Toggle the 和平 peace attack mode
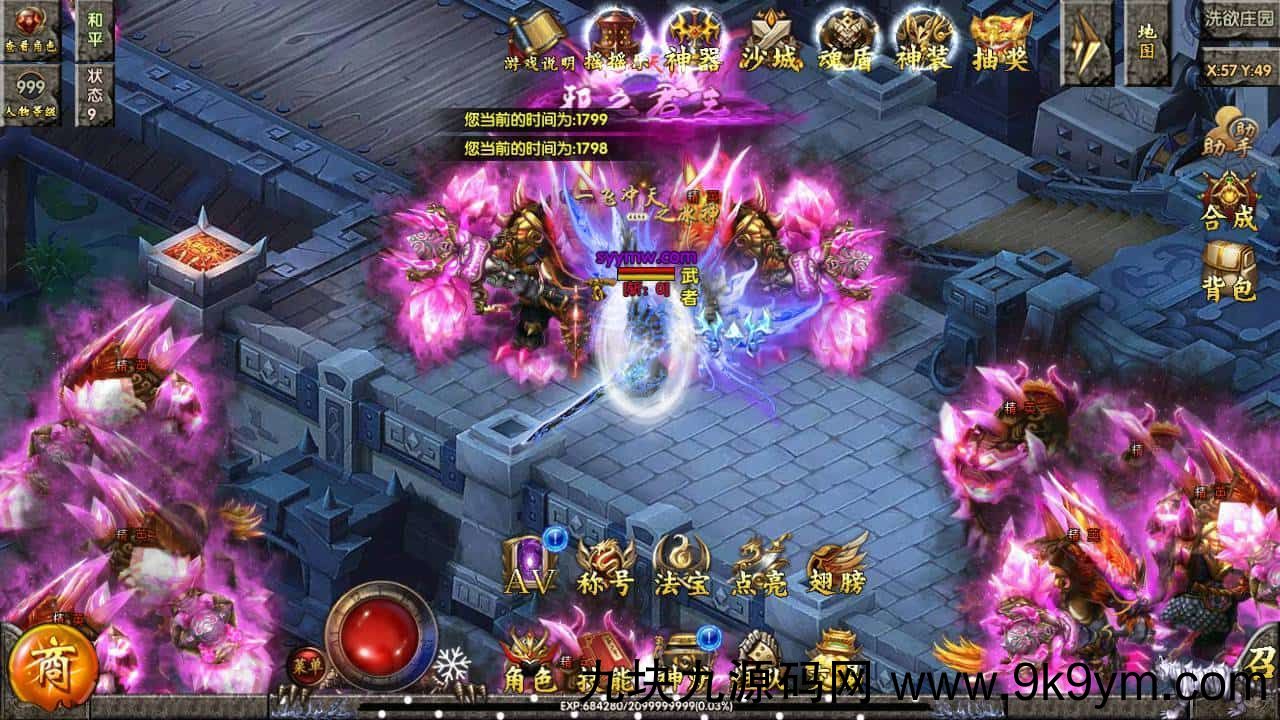This screenshot has height=720, width=1280. click(x=95, y=30)
